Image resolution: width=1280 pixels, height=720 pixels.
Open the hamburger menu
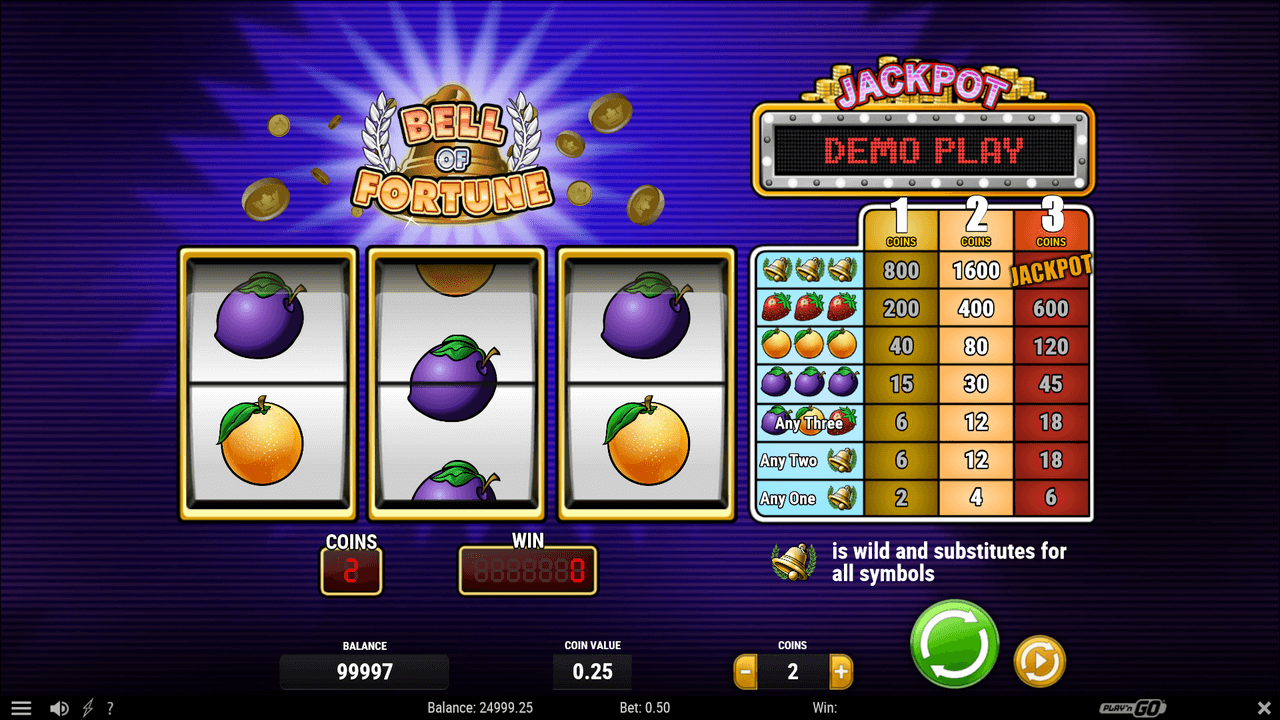tap(21, 708)
